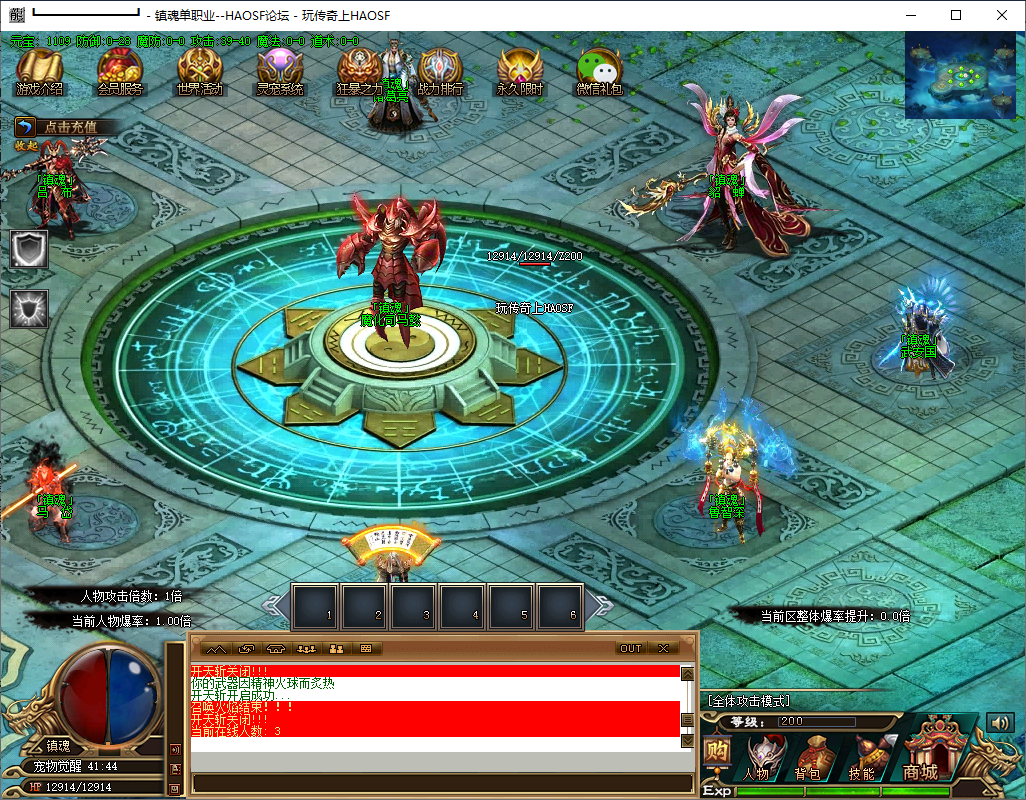
Task: Click the OUT button on chat panel
Action: click(x=631, y=648)
